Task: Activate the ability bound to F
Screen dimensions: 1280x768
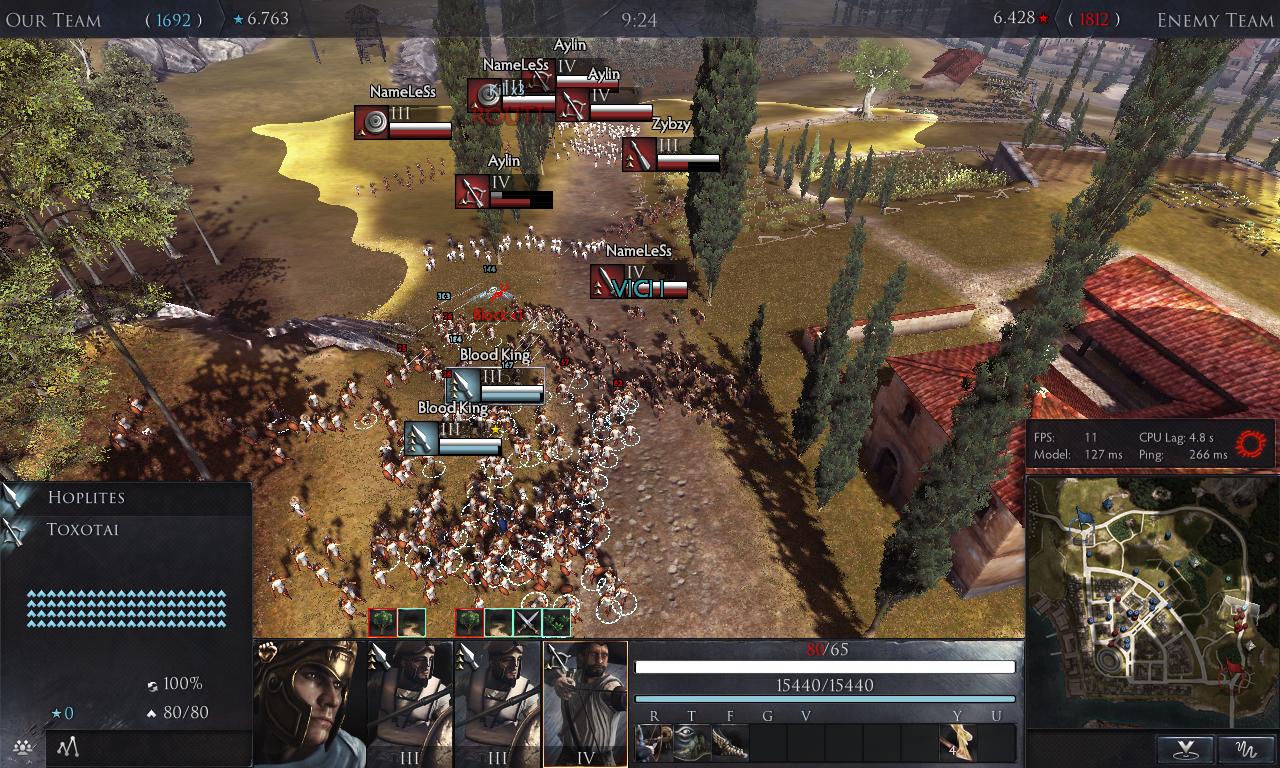Action: coord(730,743)
